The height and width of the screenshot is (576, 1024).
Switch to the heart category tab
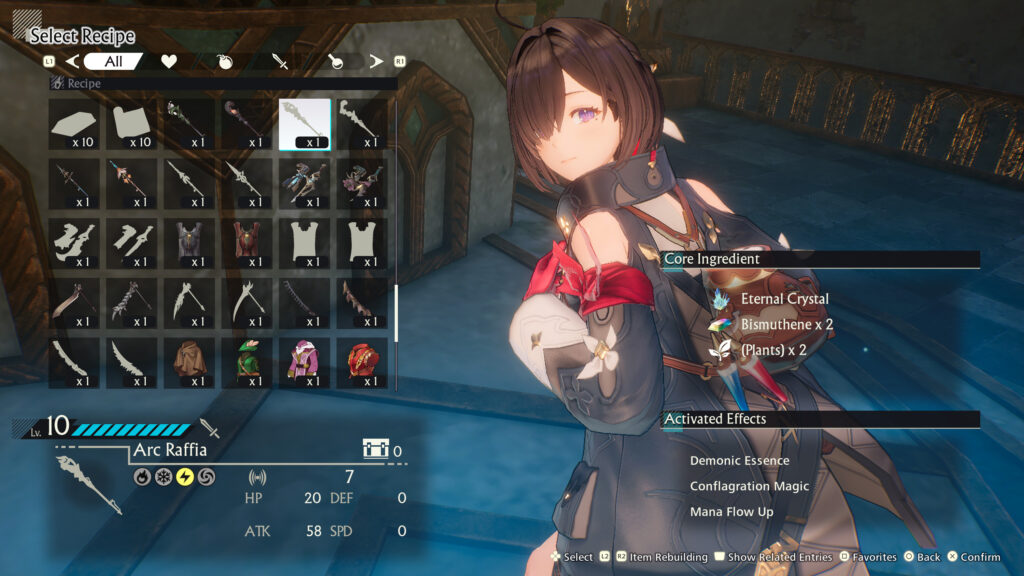pos(169,62)
